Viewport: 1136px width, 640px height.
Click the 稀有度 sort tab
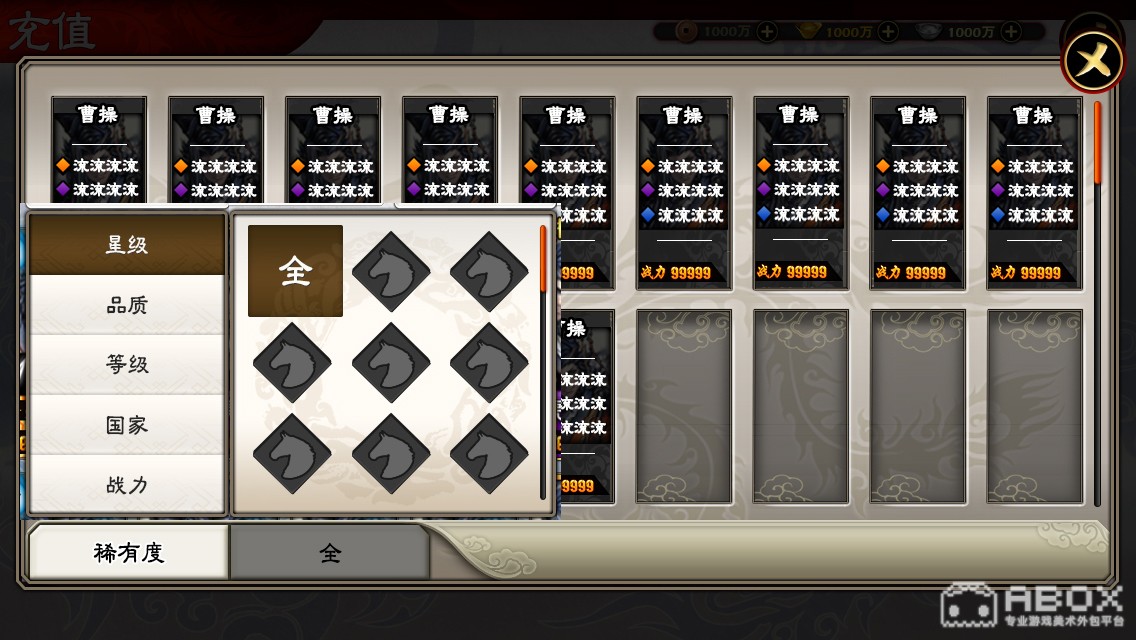click(x=128, y=552)
